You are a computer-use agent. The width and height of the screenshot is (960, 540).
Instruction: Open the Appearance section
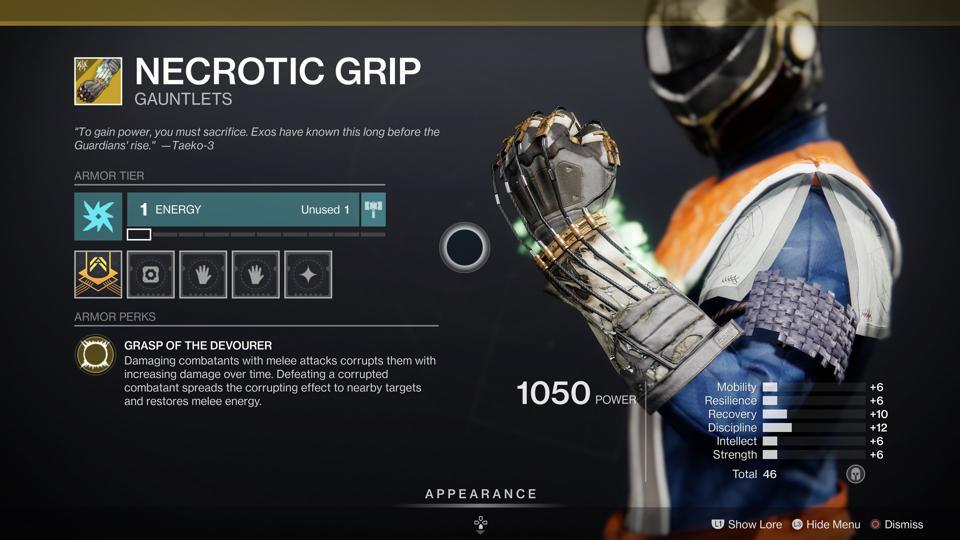pyautogui.click(x=481, y=494)
